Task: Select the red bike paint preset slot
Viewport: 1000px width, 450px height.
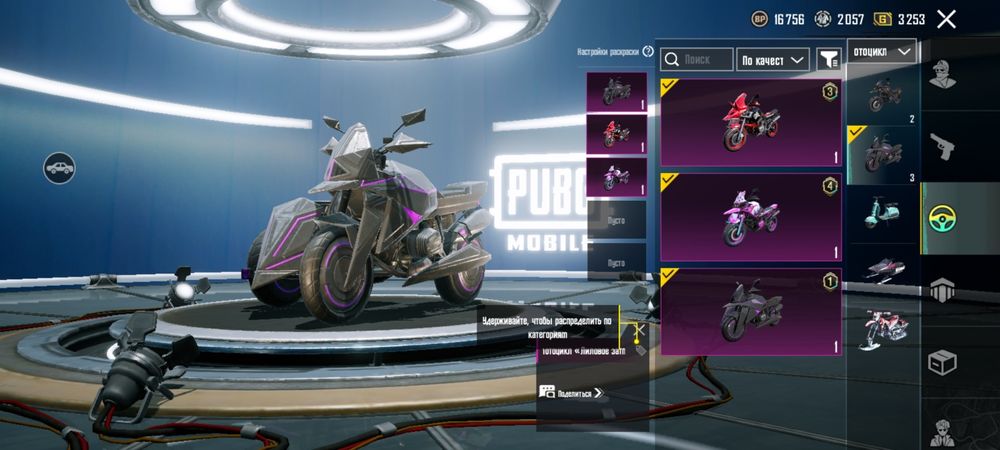Action: [x=616, y=132]
